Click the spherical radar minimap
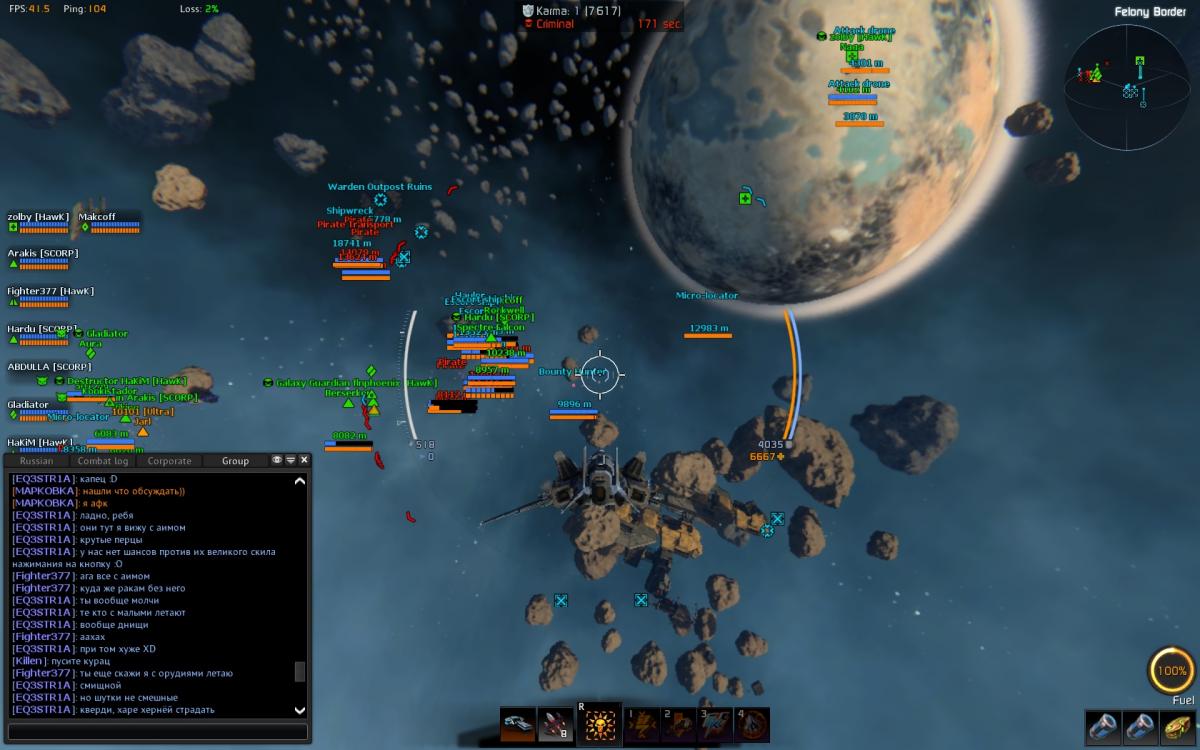Viewport: 1200px width, 750px height. [x=1127, y=86]
